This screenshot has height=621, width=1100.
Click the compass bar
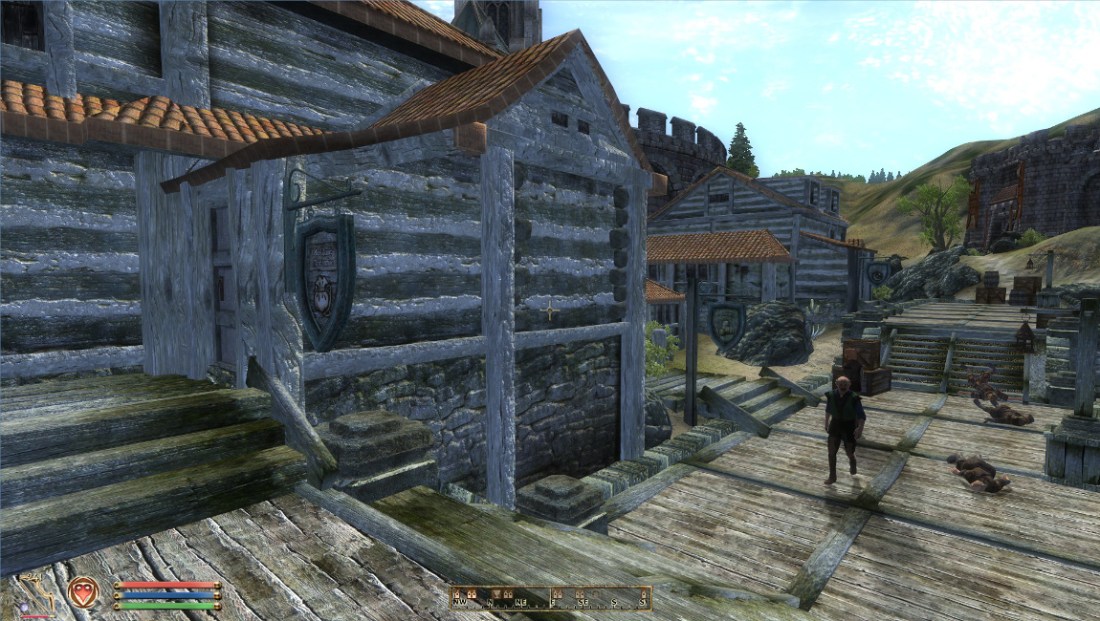coord(550,598)
